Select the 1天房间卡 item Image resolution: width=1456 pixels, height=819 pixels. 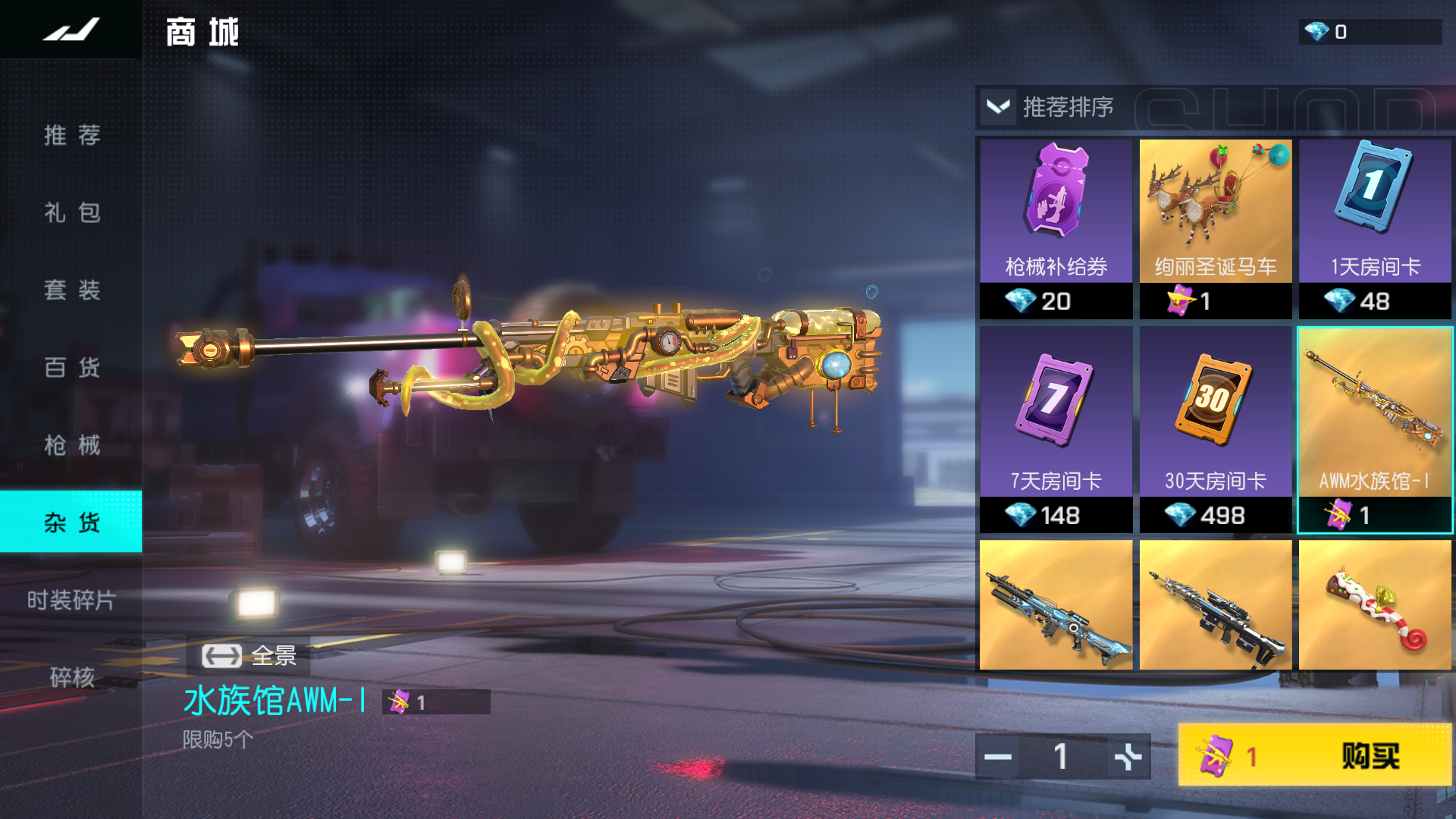click(x=1375, y=227)
